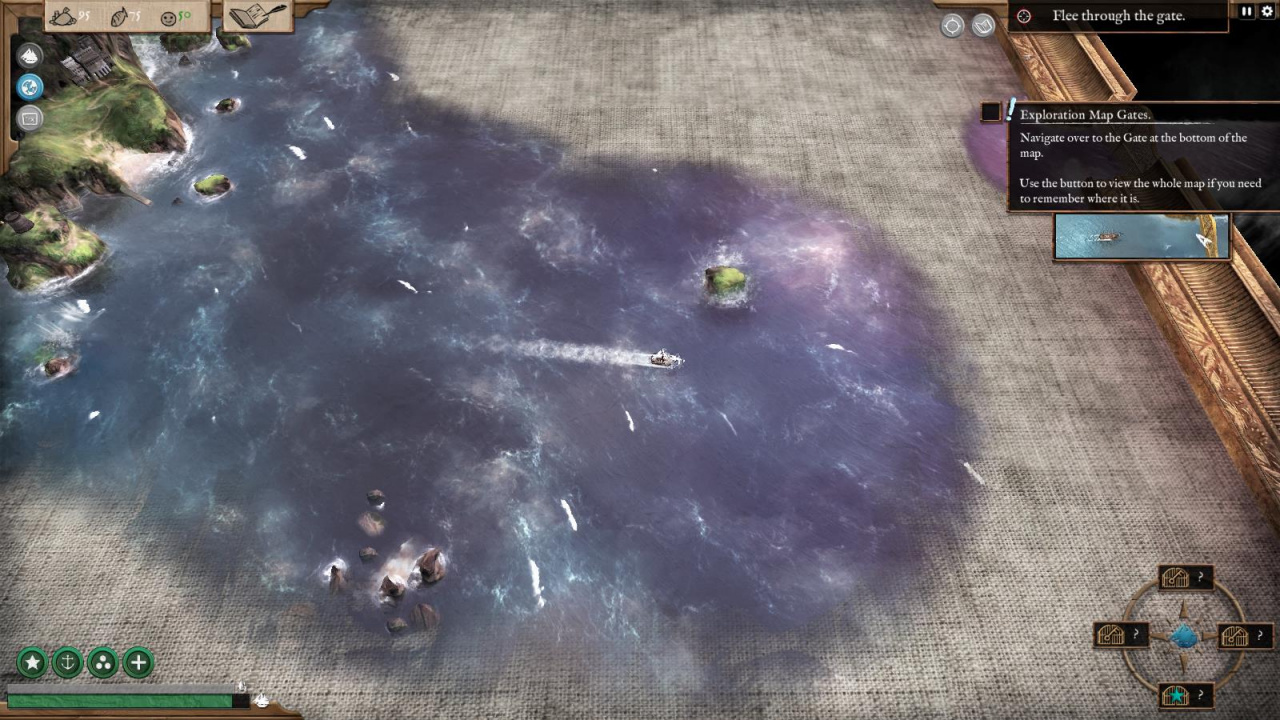The height and width of the screenshot is (720, 1280).
Task: View the whole map with folded-map button
Action: coord(983,26)
